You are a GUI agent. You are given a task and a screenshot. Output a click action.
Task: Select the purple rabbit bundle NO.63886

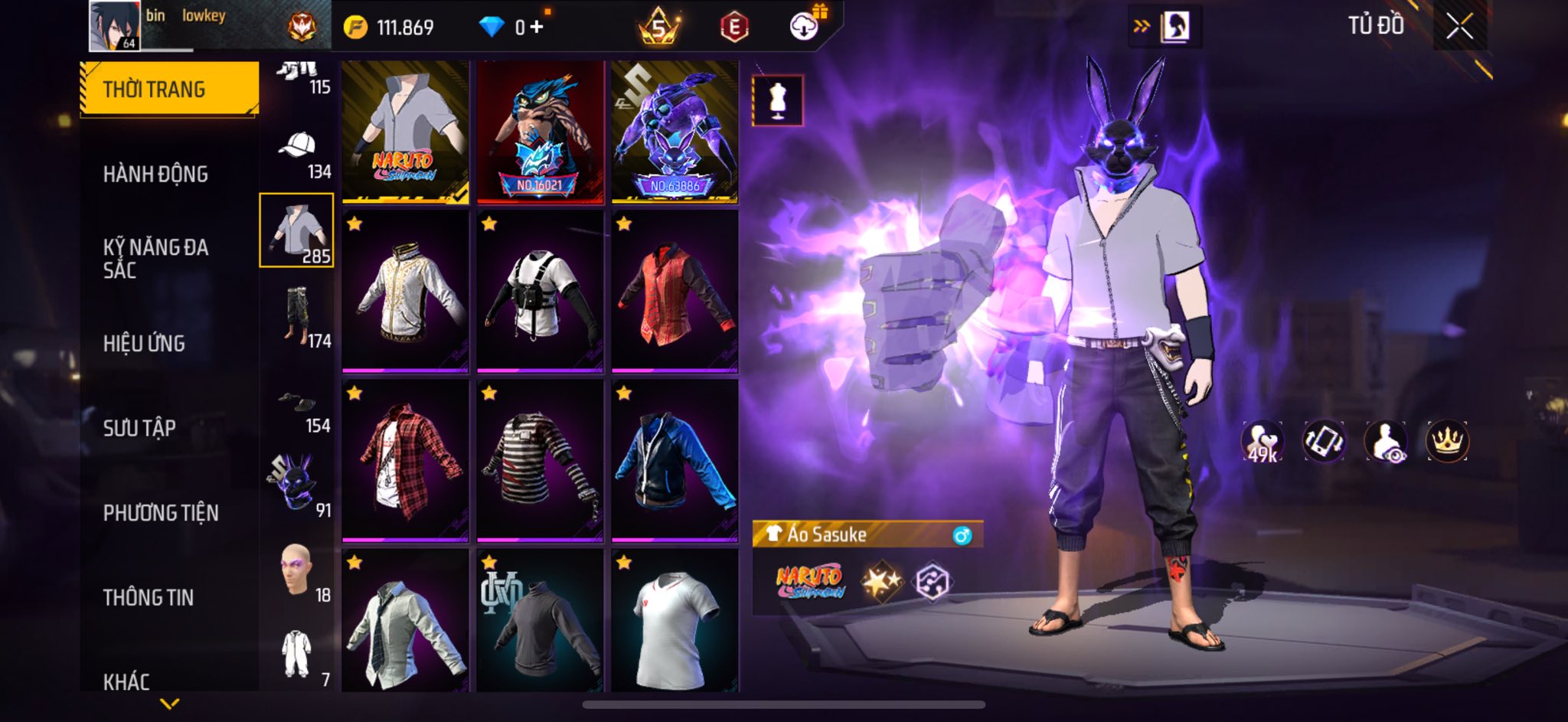(x=675, y=132)
